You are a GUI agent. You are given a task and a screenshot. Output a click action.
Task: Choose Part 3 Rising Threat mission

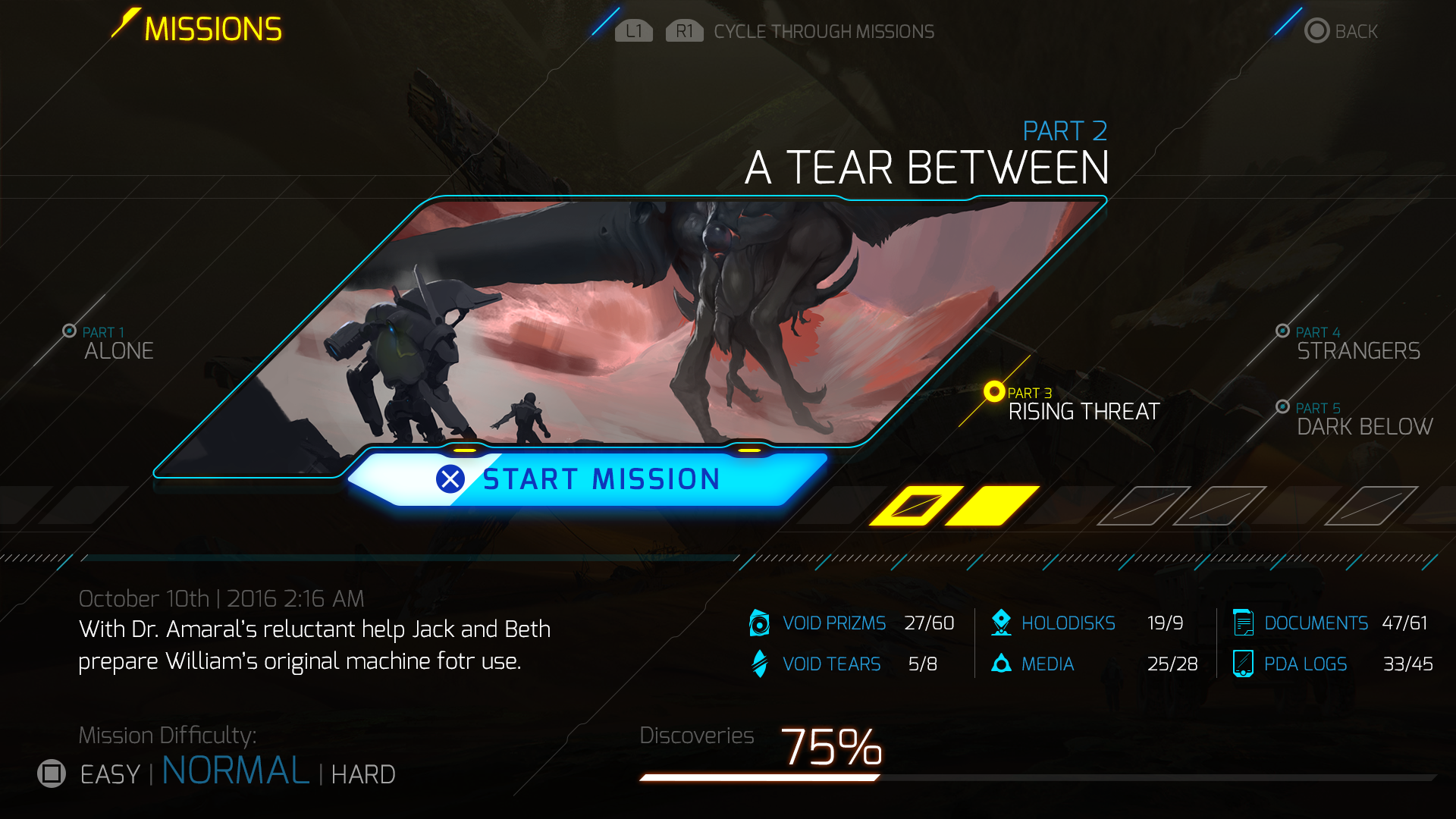pyautogui.click(x=1083, y=406)
